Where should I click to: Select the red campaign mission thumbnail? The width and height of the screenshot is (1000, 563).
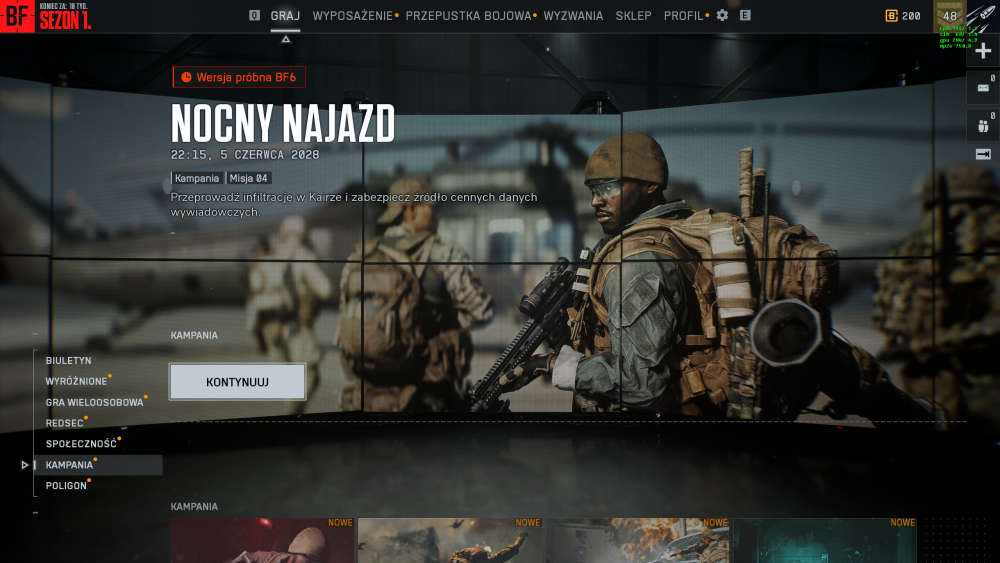click(262, 540)
